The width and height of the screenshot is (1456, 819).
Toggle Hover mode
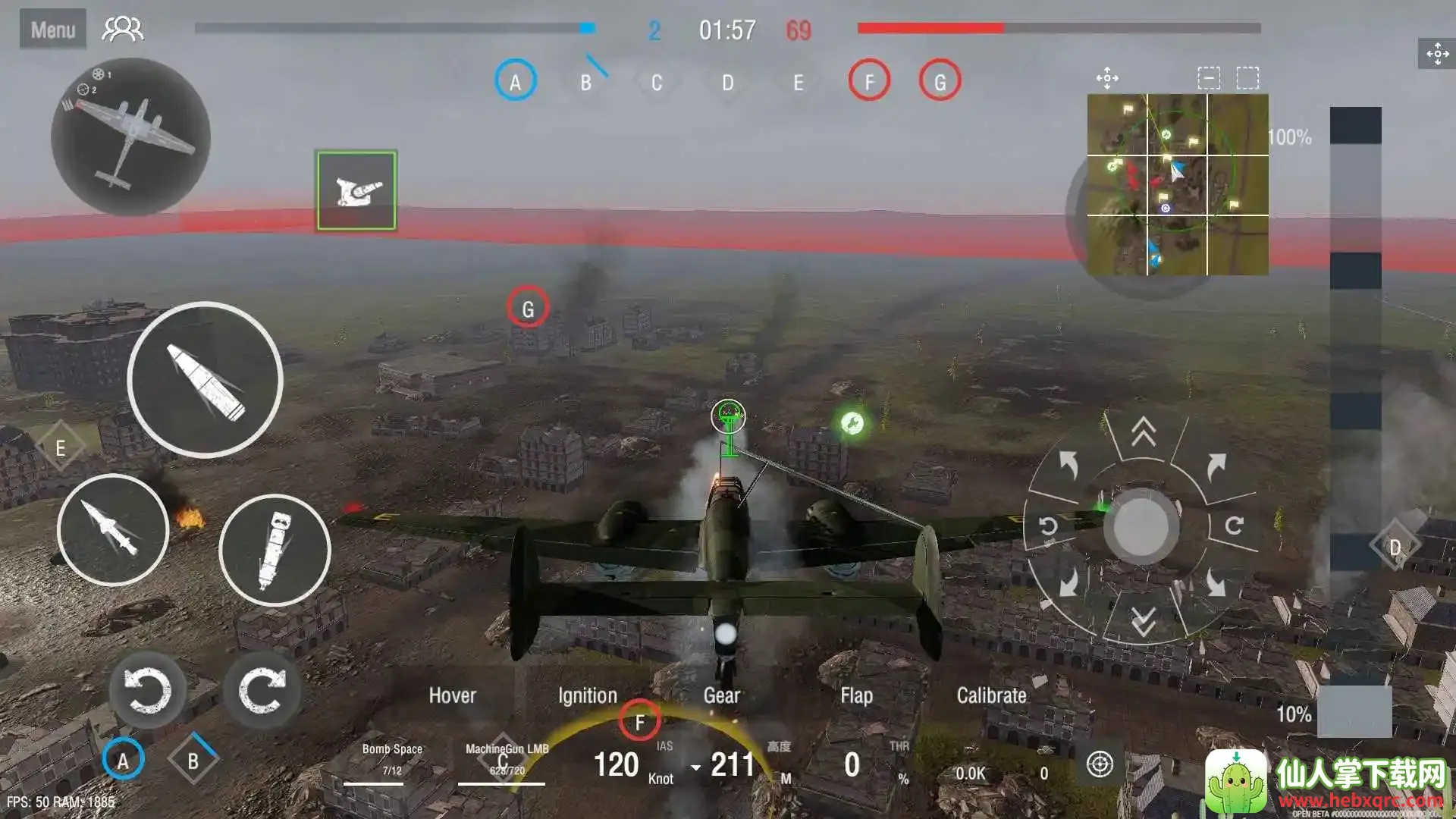(452, 695)
